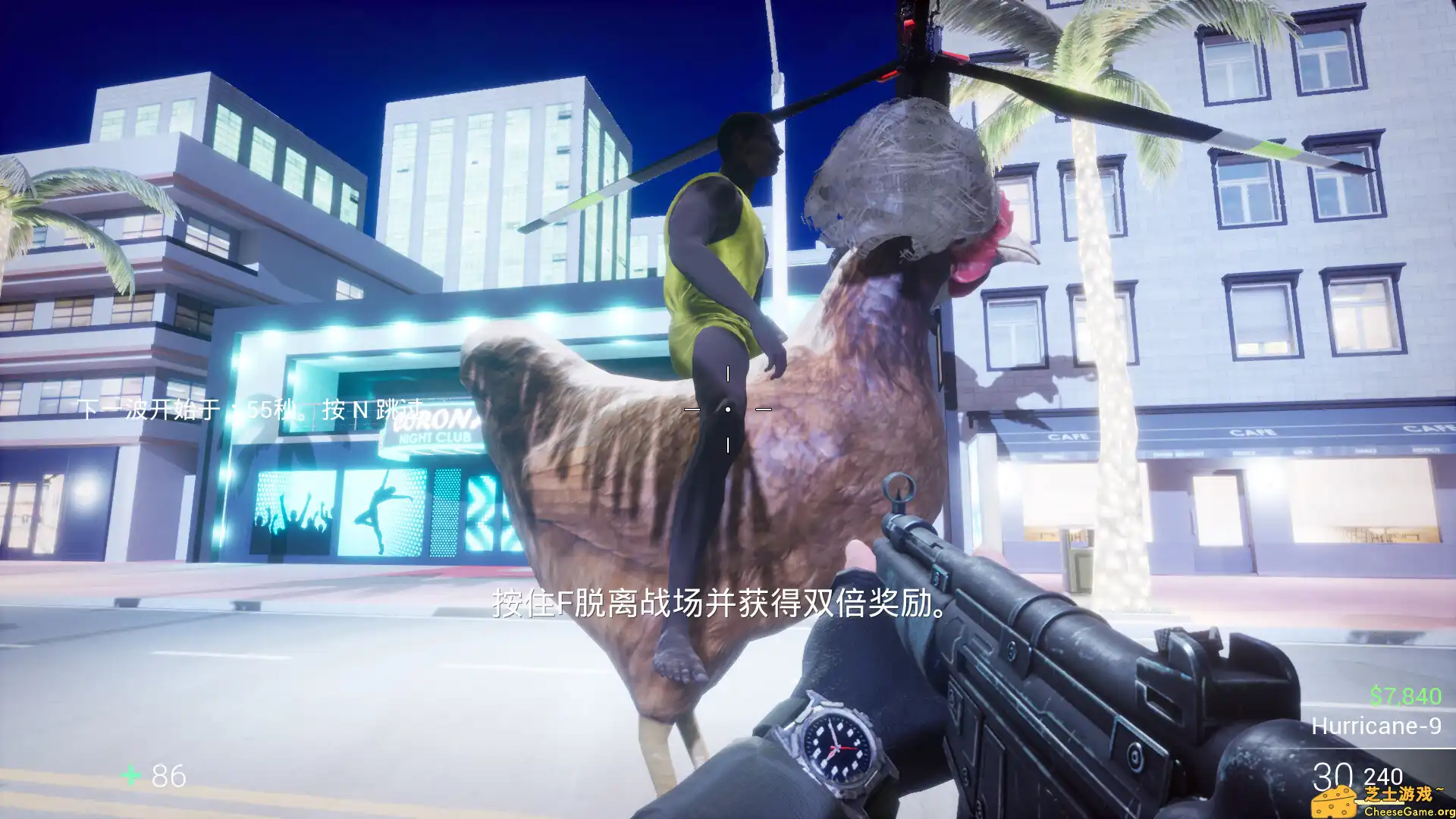Screen dimensions: 1456x819
Task: Click the scope ring on the rifle
Action: [899, 489]
